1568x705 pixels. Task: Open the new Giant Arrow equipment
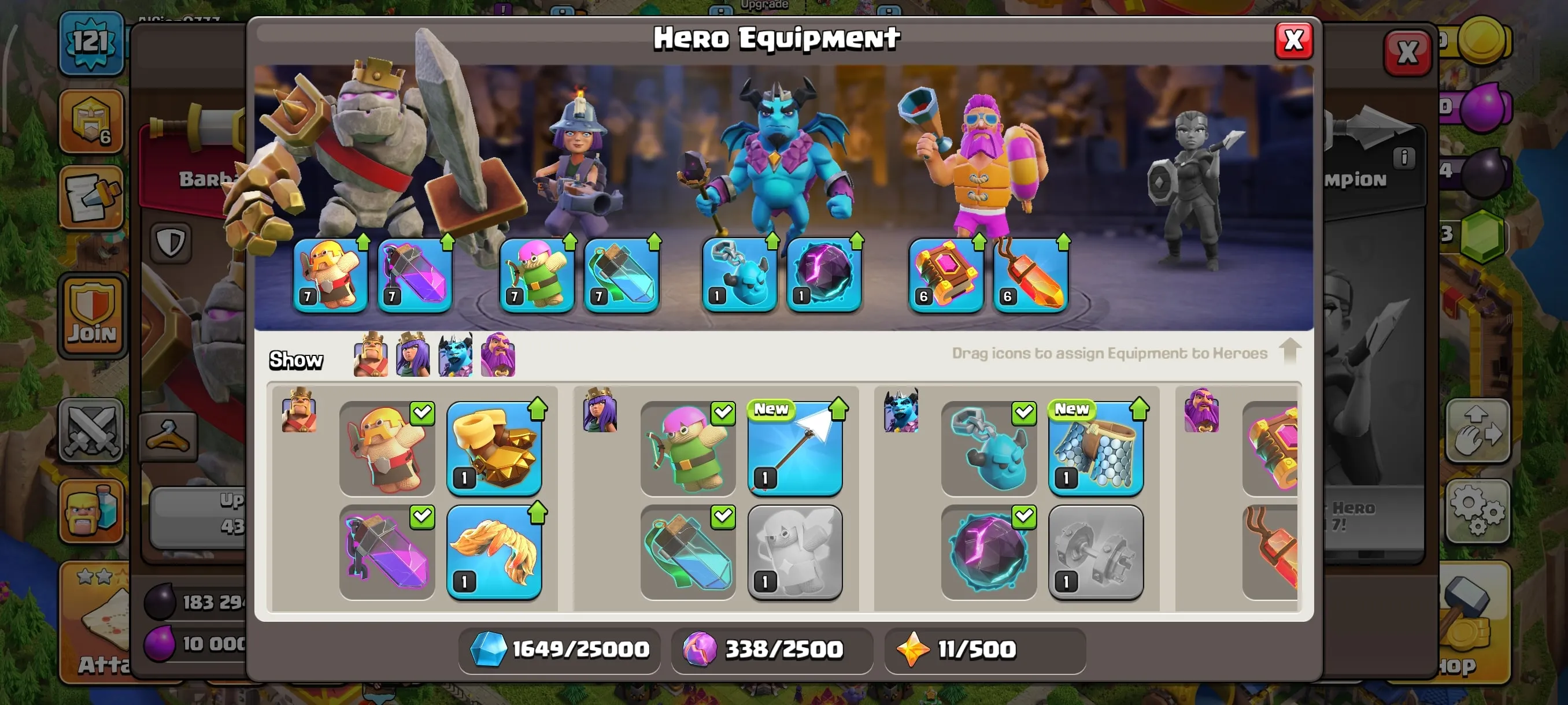click(x=796, y=448)
